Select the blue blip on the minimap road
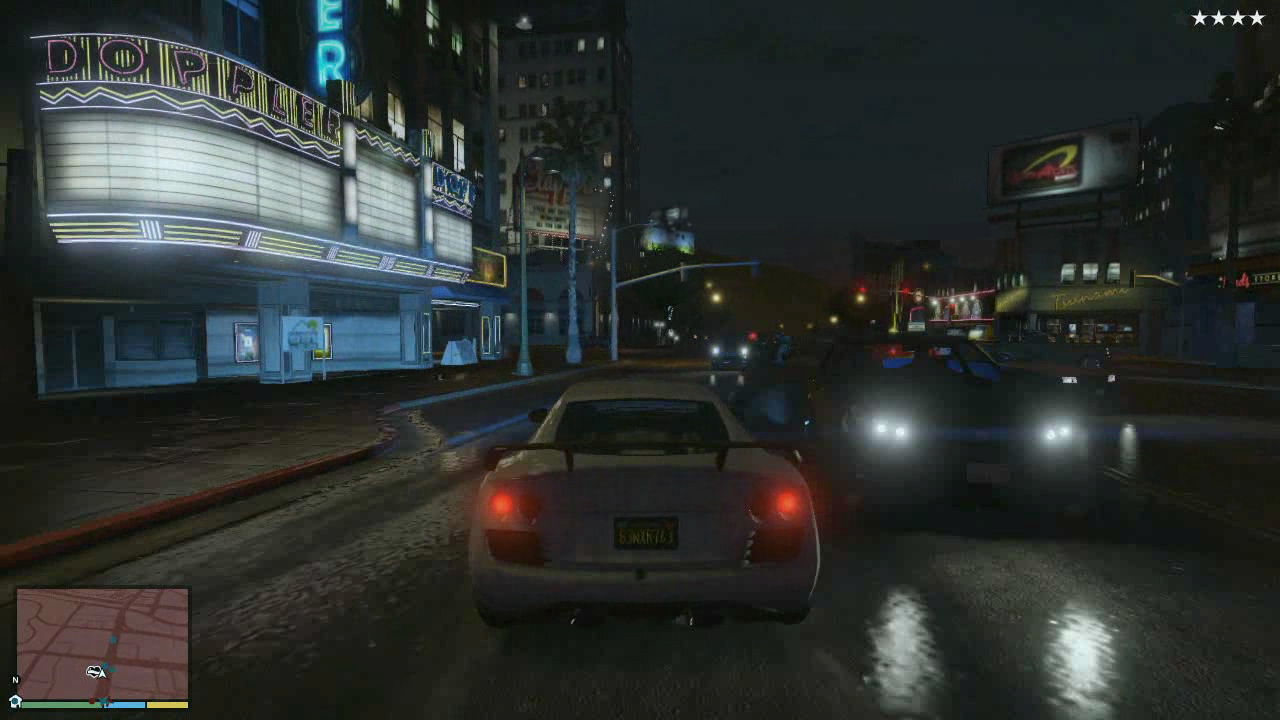 112,639
